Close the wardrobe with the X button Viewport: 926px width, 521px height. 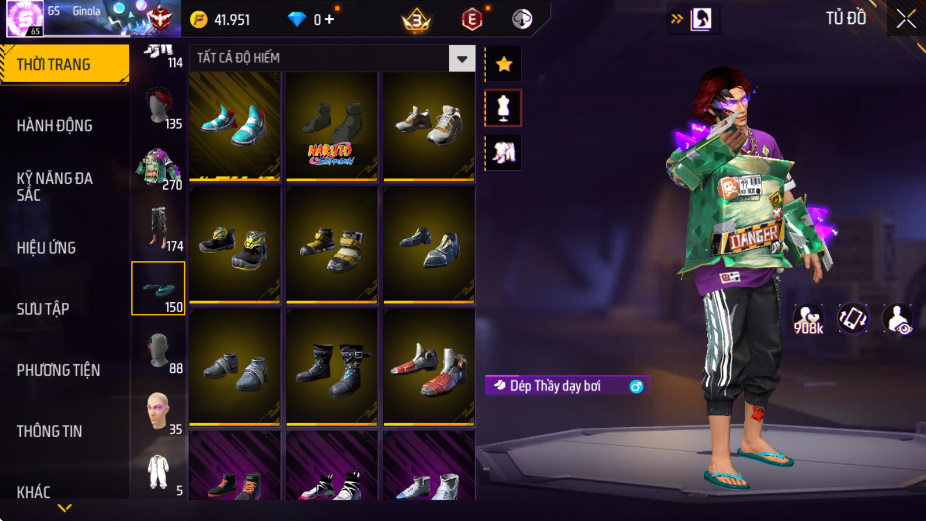[905, 18]
